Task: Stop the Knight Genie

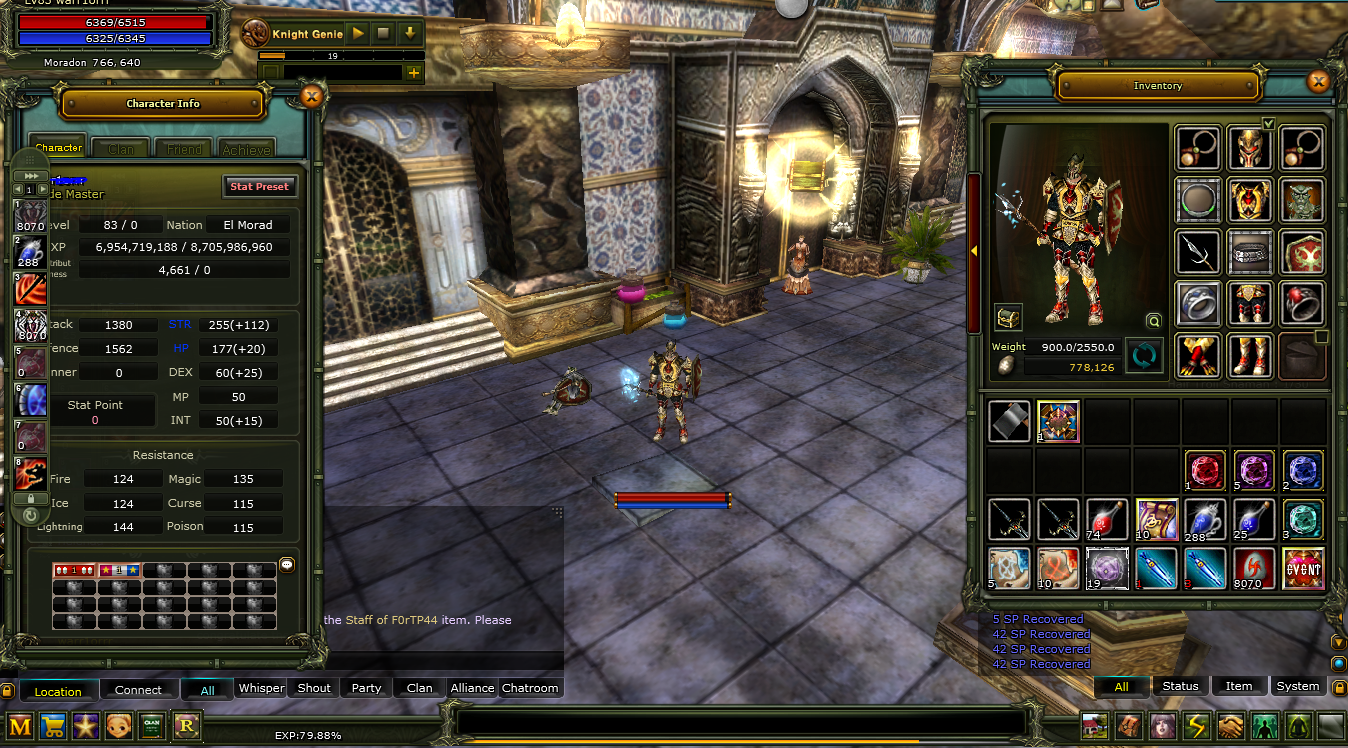Action: coord(383,34)
